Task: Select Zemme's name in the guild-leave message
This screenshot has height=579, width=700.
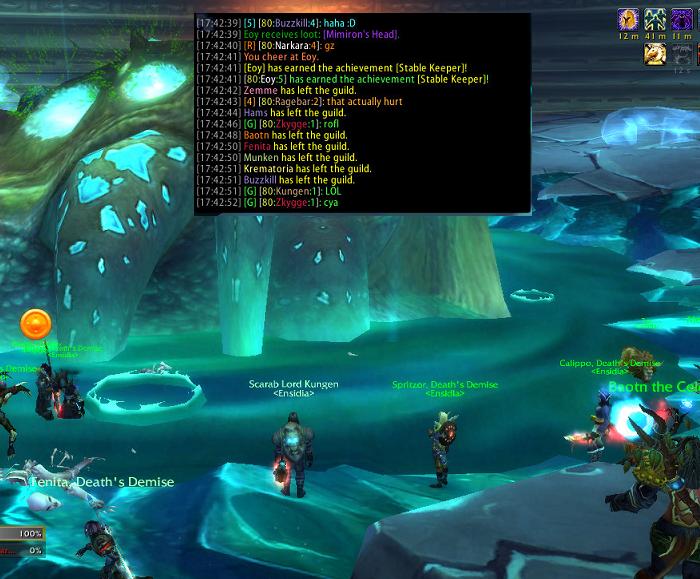Action: [258, 91]
